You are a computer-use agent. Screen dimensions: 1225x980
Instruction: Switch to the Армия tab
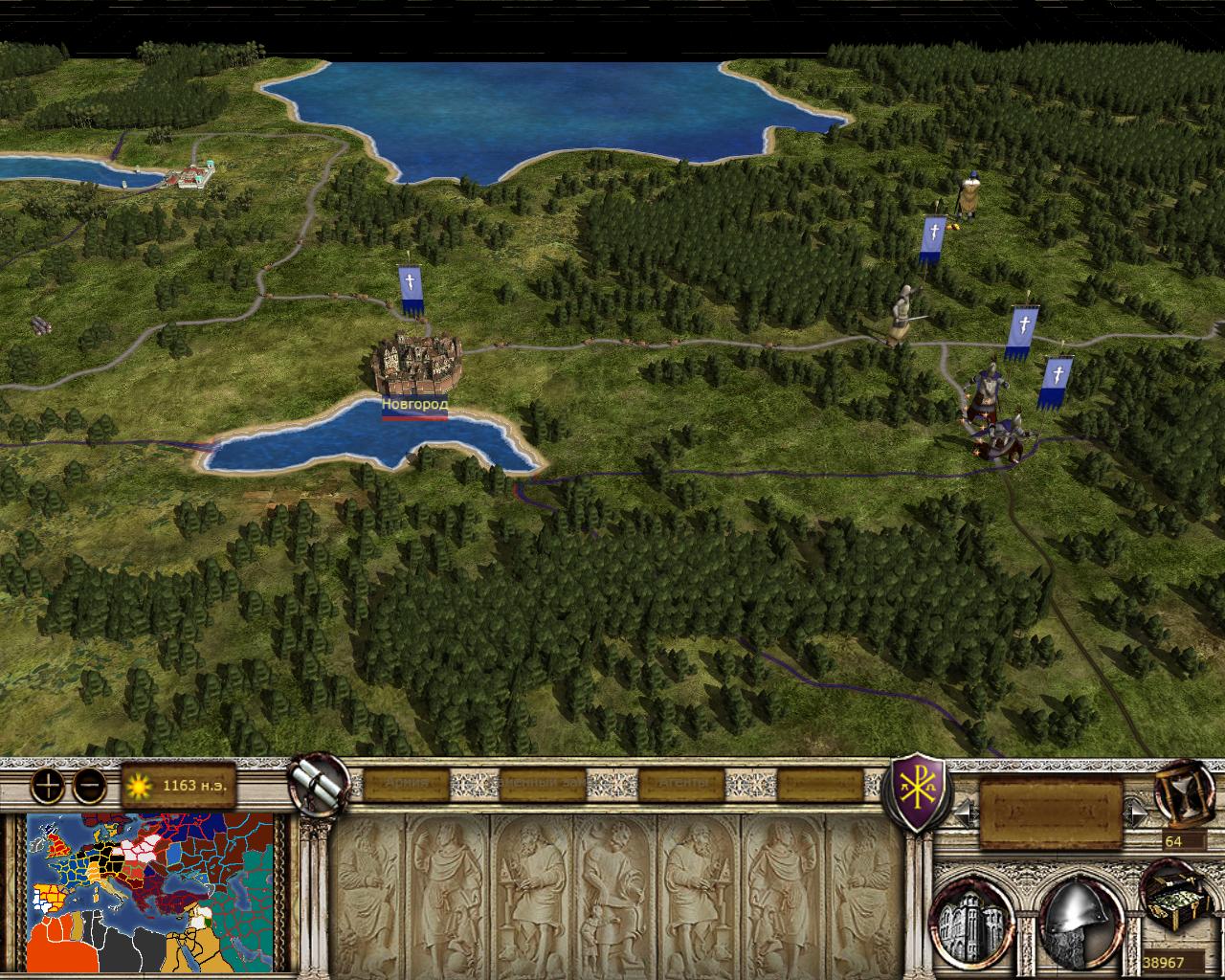pos(406,784)
